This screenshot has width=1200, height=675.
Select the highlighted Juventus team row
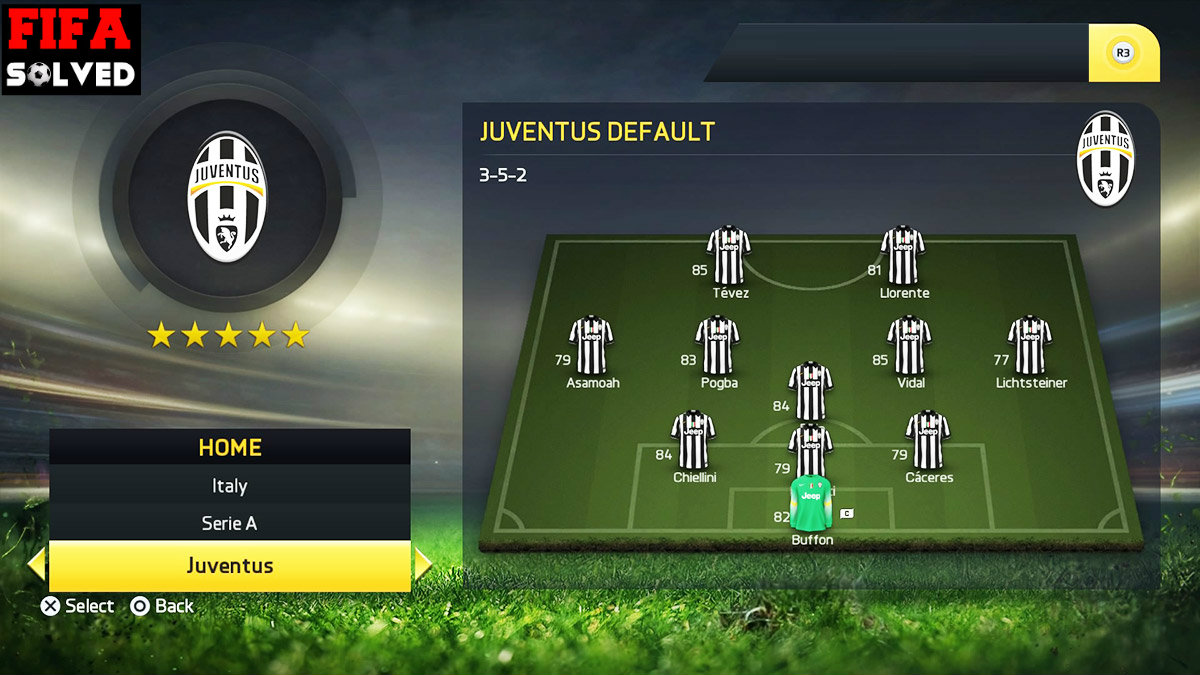click(x=229, y=566)
